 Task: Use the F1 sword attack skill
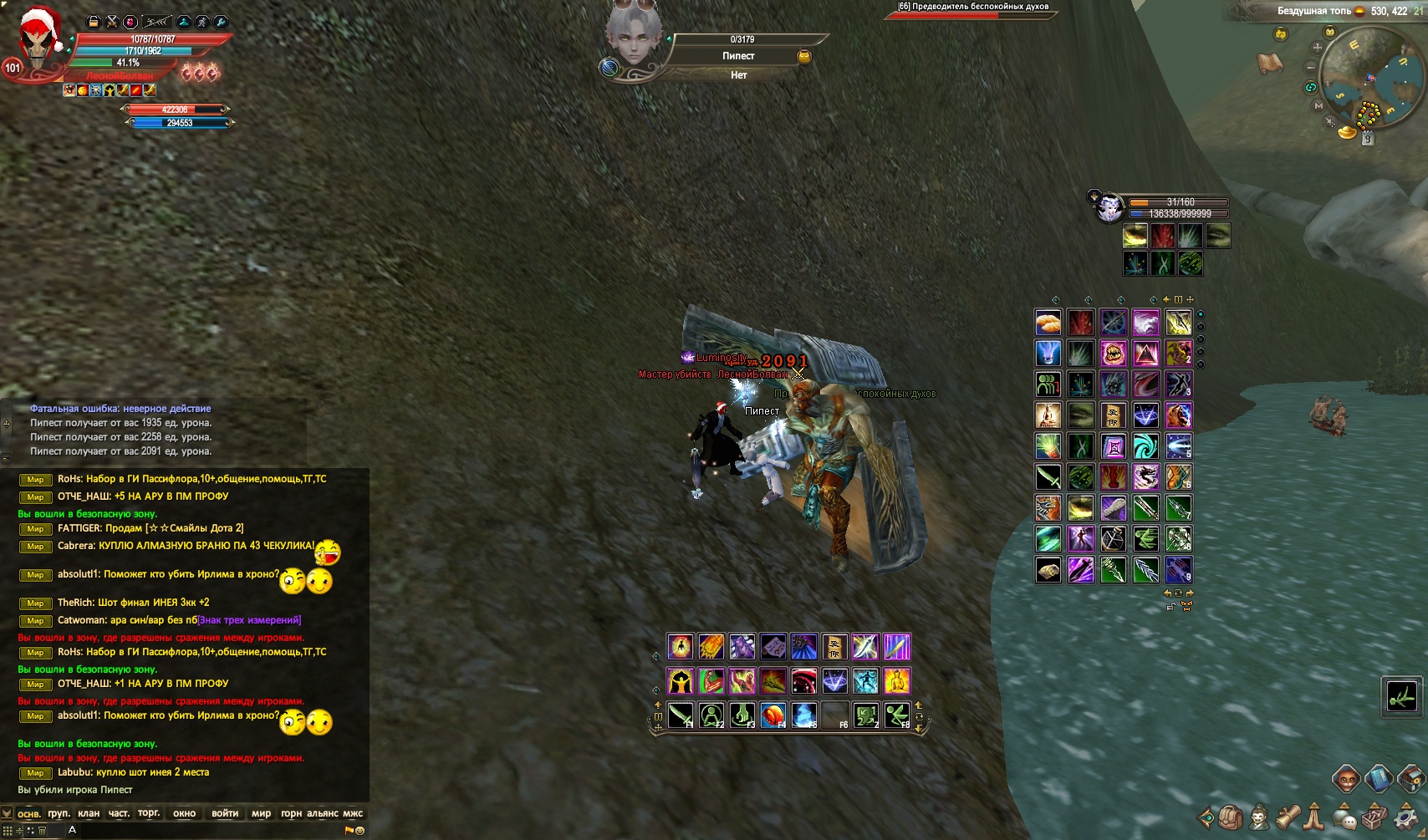pyautogui.click(x=681, y=715)
